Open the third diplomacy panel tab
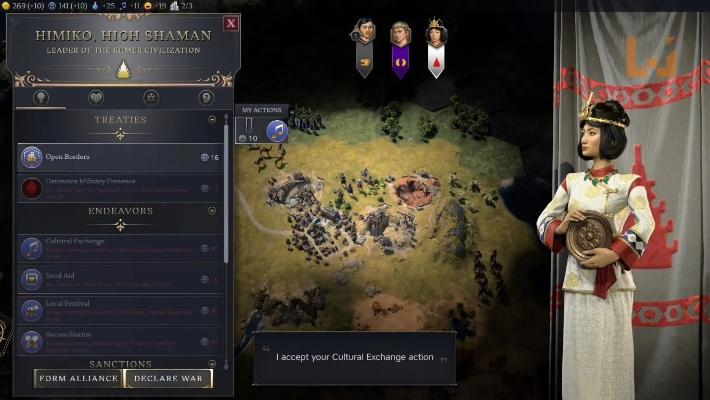Screen dimensions: 710x400 click(x=151, y=98)
